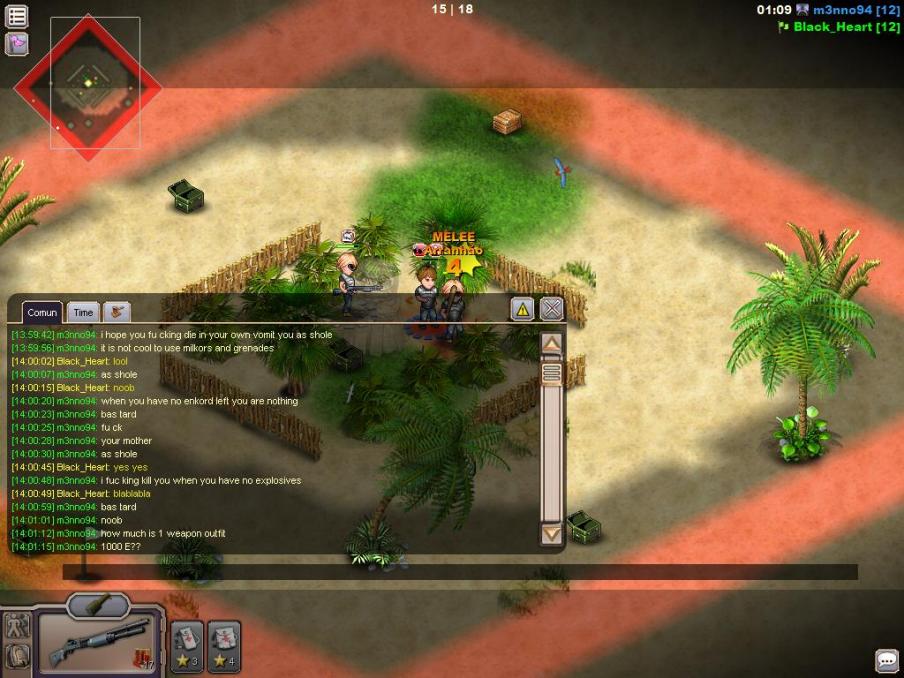Close the chat window
This screenshot has width=904, height=678.
551,309
